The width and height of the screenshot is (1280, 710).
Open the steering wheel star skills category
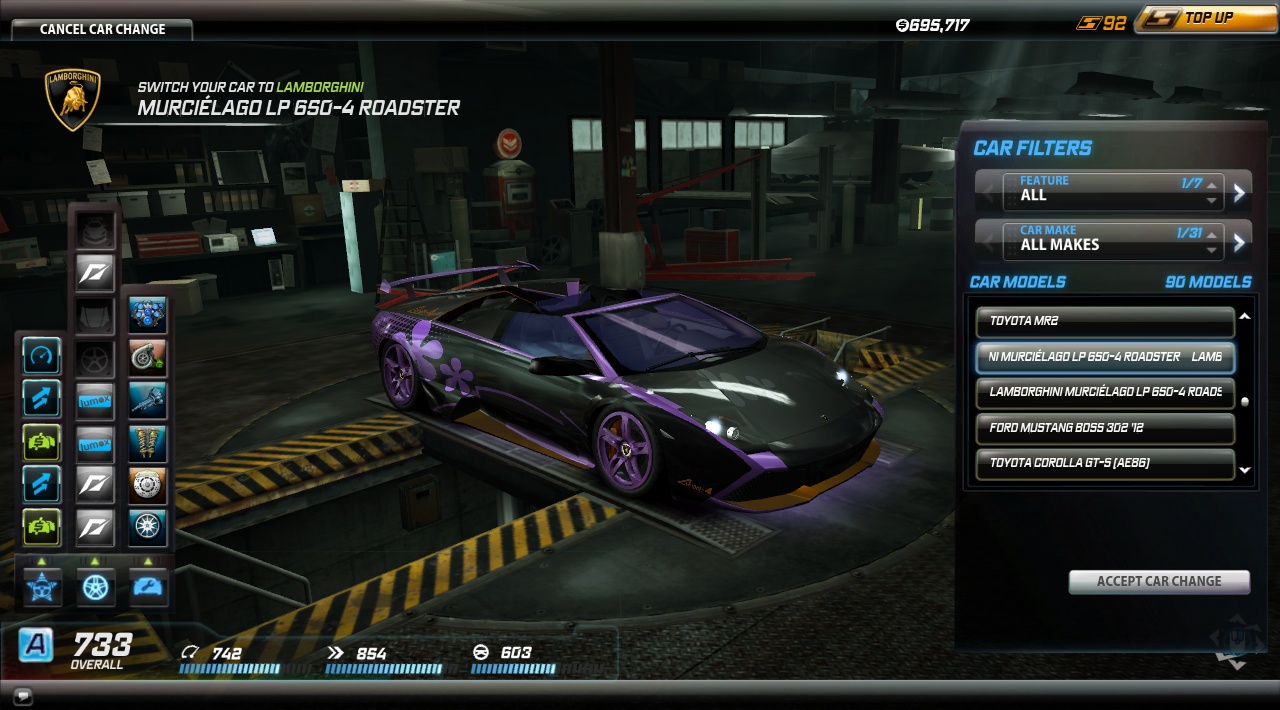point(42,587)
